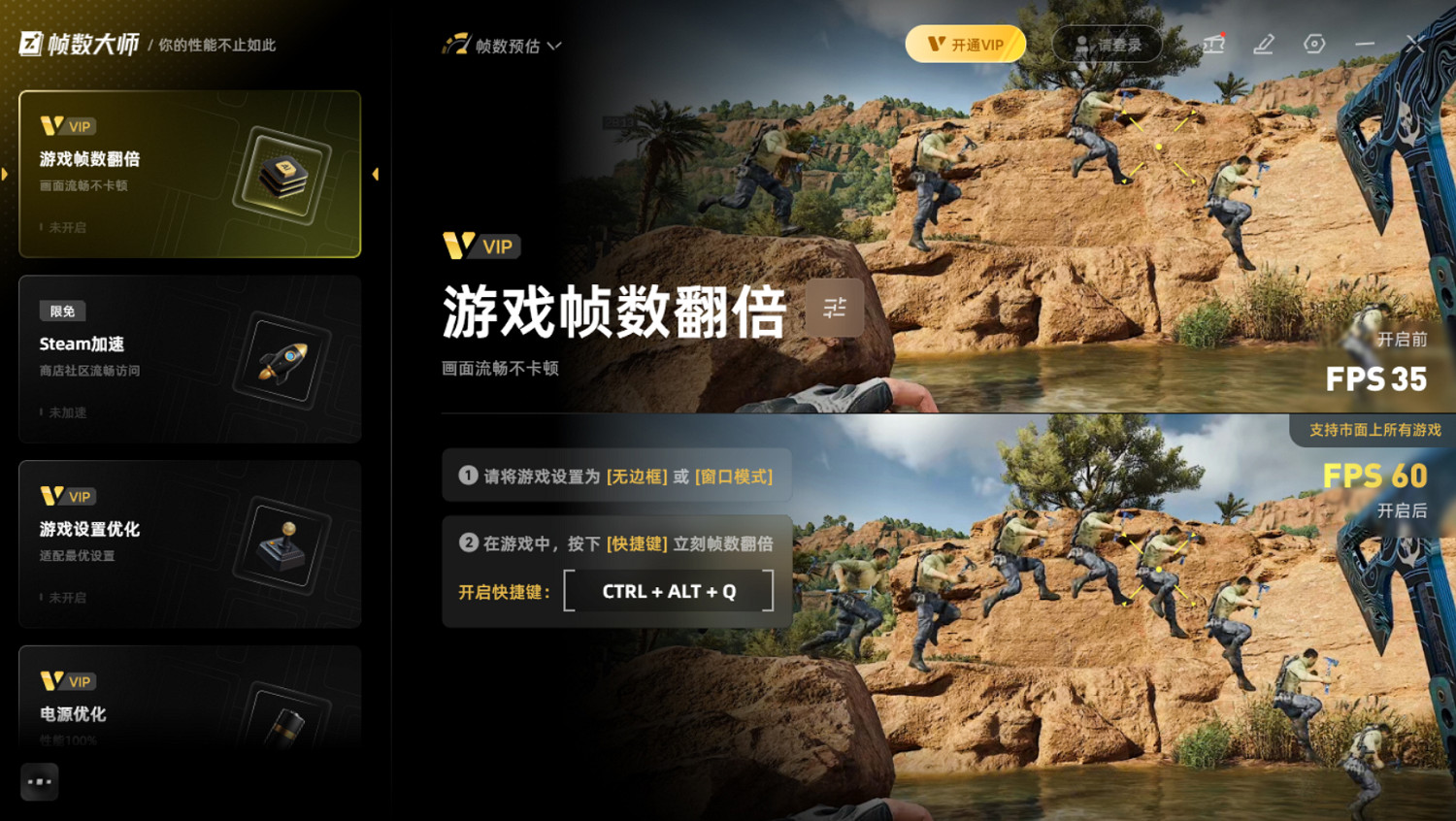Image resolution: width=1456 pixels, height=821 pixels.
Task: Click 请登录 to sign in
Action: pyautogui.click(x=1106, y=44)
